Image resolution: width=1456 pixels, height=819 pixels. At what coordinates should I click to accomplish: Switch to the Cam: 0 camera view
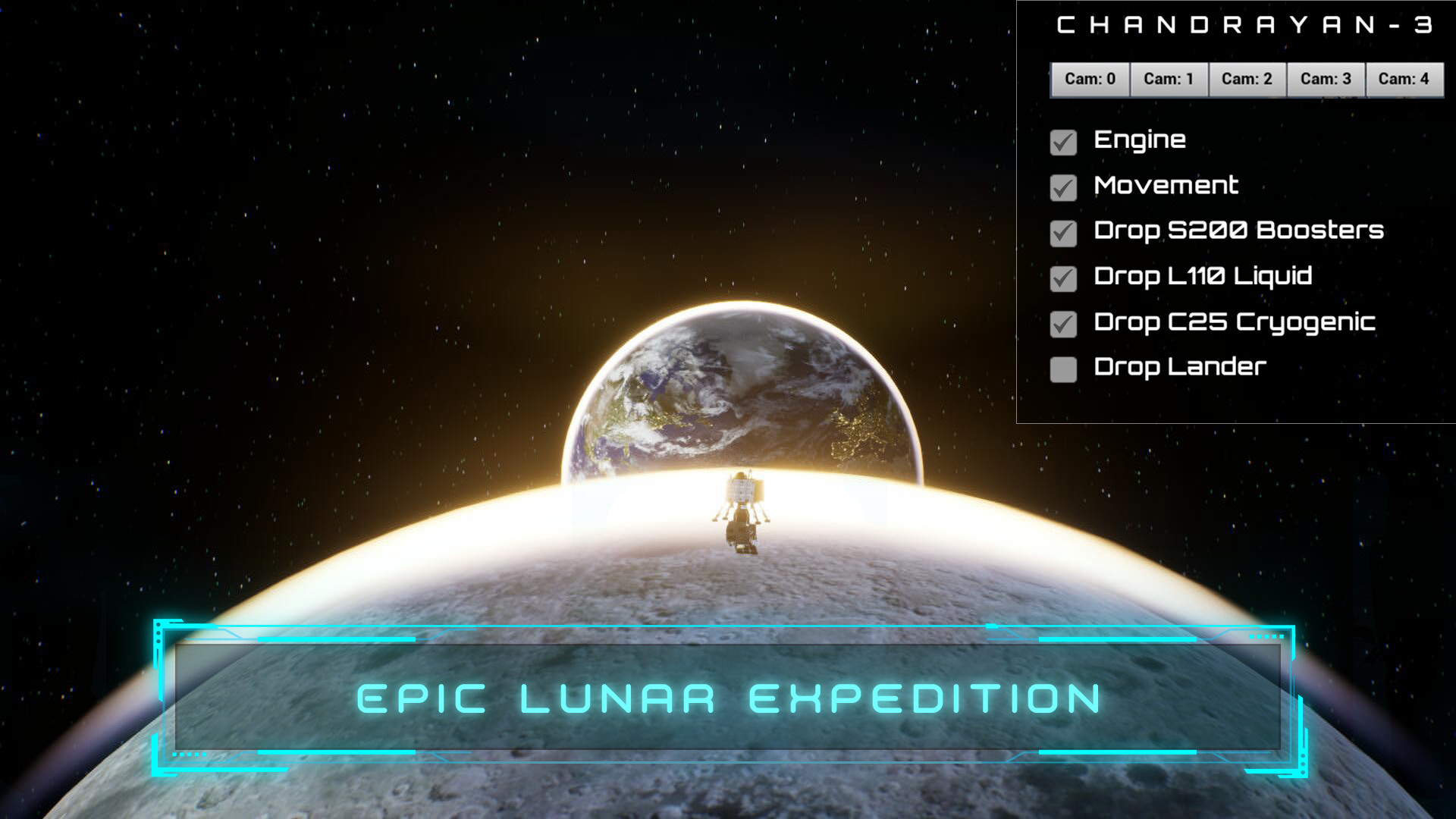coord(1090,78)
